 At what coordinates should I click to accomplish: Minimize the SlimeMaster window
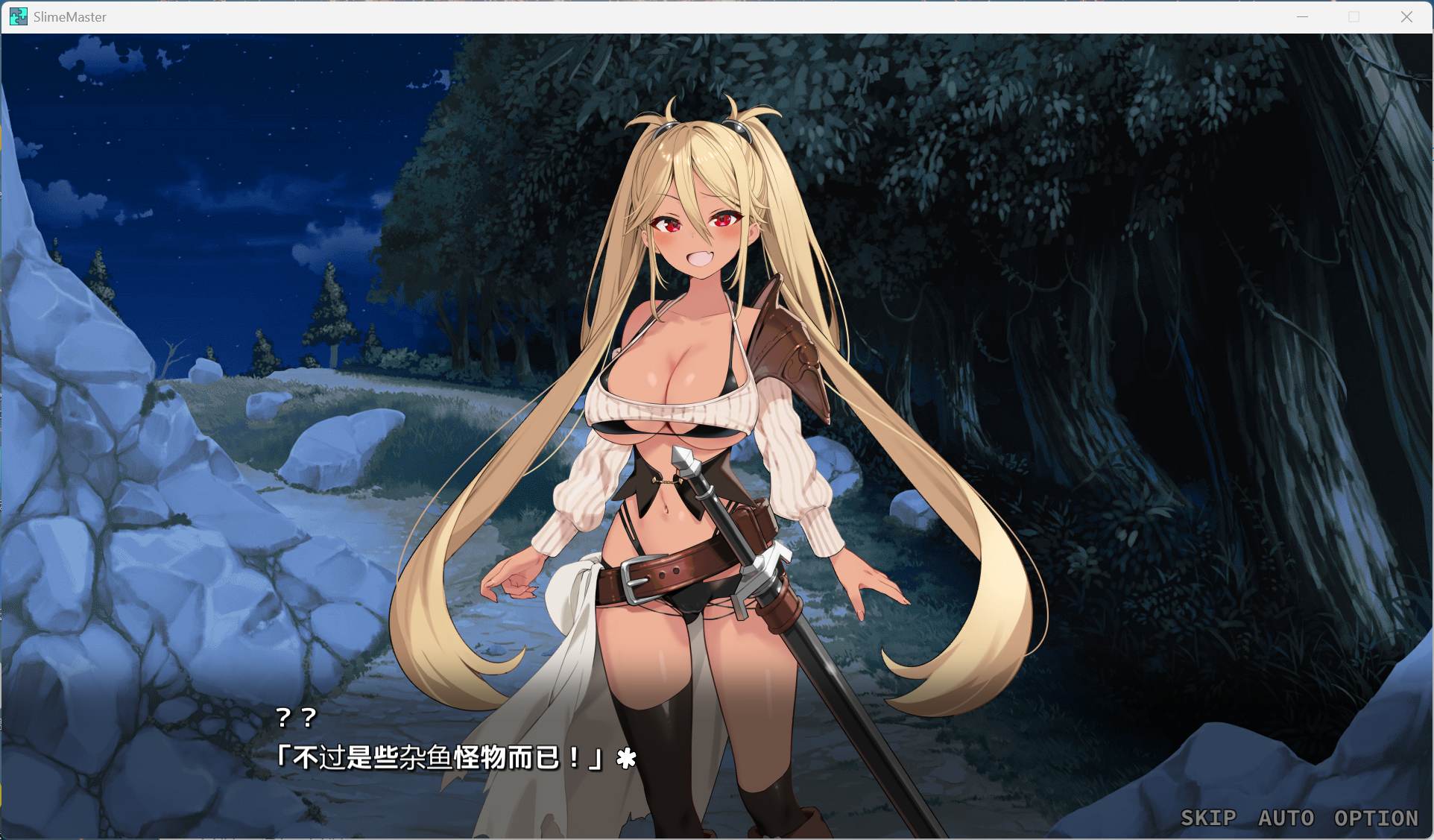[1303, 16]
